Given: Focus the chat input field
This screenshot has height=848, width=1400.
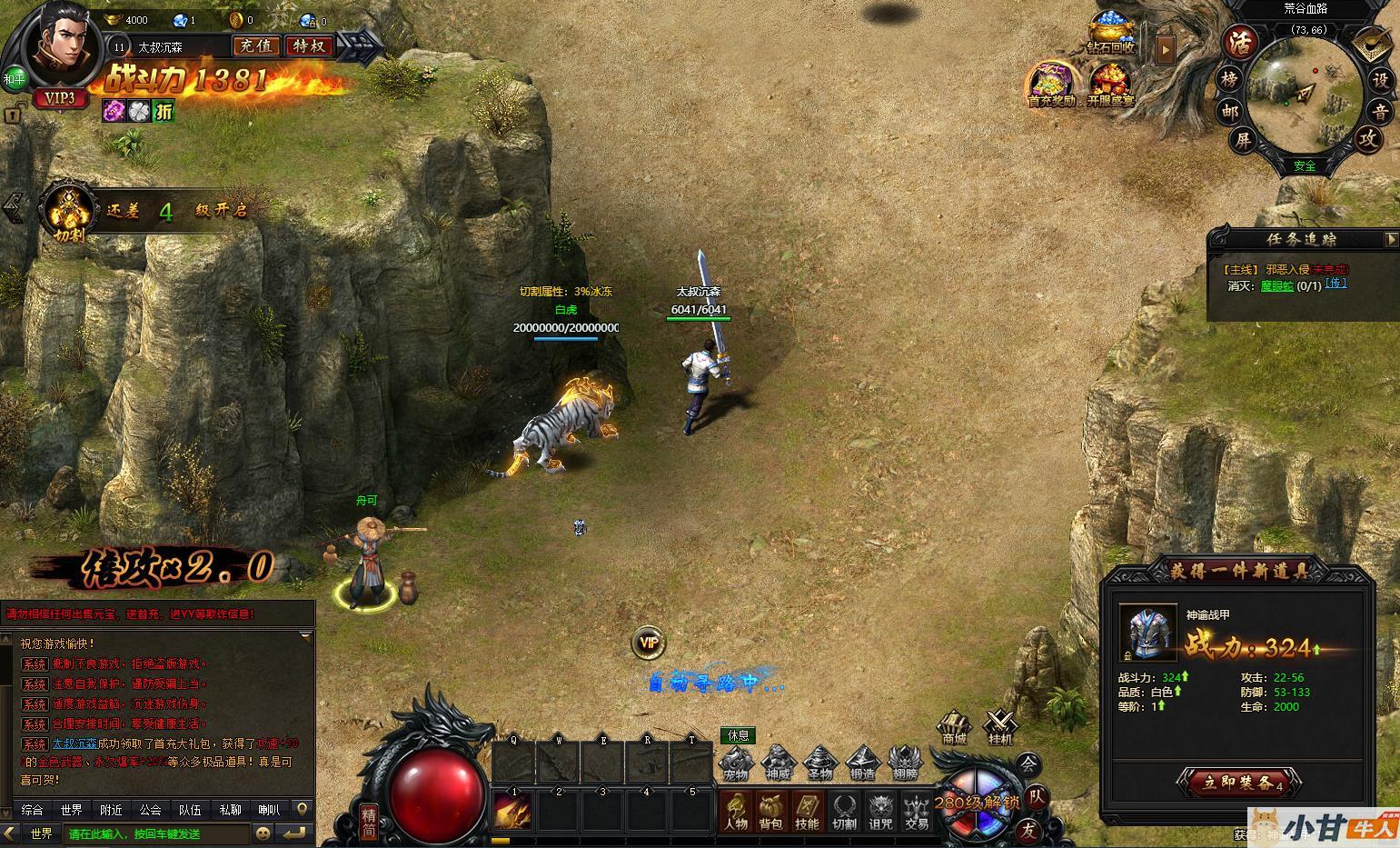Looking at the screenshot, I should click(x=154, y=833).
